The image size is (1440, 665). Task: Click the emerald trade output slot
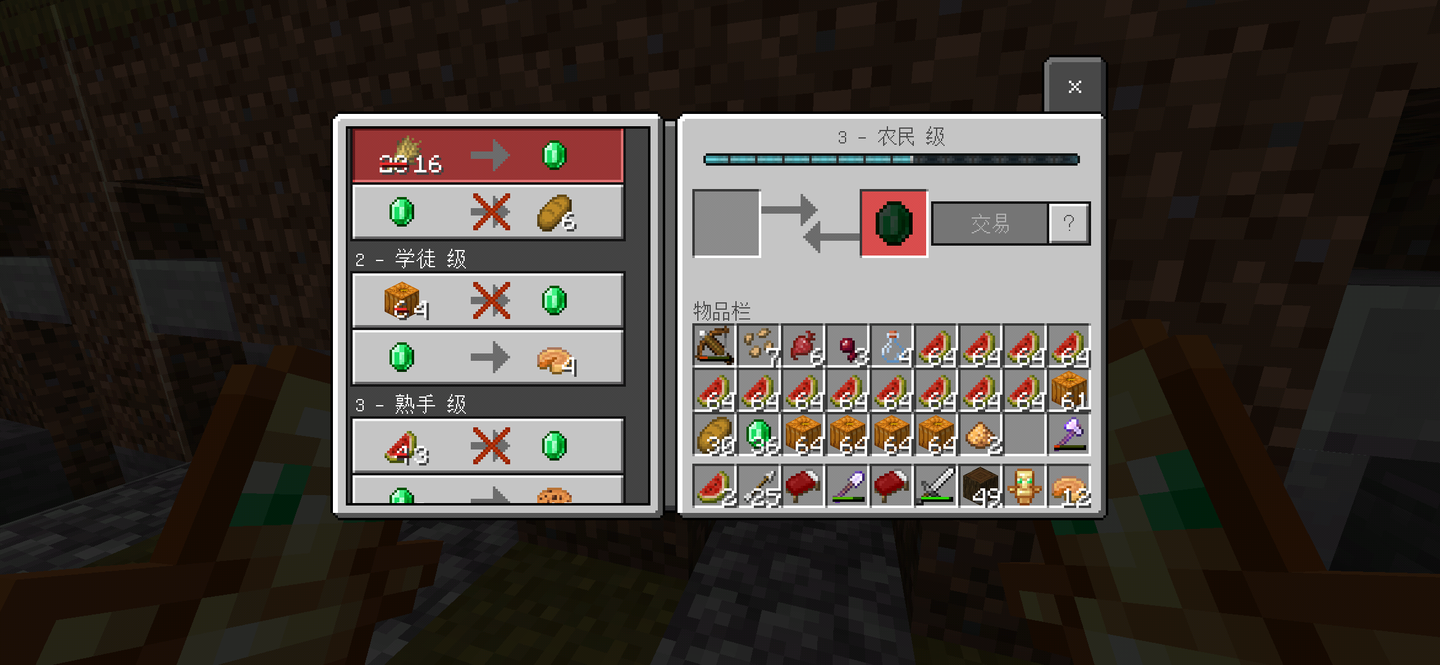(x=893, y=224)
